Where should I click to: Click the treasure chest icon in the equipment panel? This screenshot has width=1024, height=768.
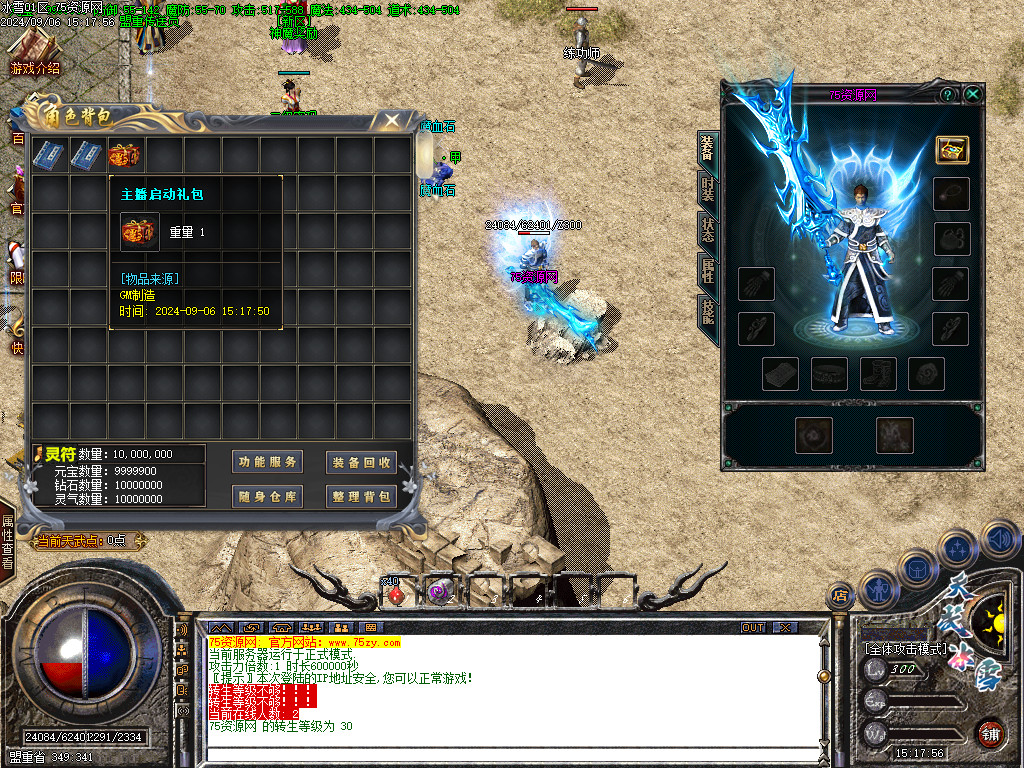point(951,150)
